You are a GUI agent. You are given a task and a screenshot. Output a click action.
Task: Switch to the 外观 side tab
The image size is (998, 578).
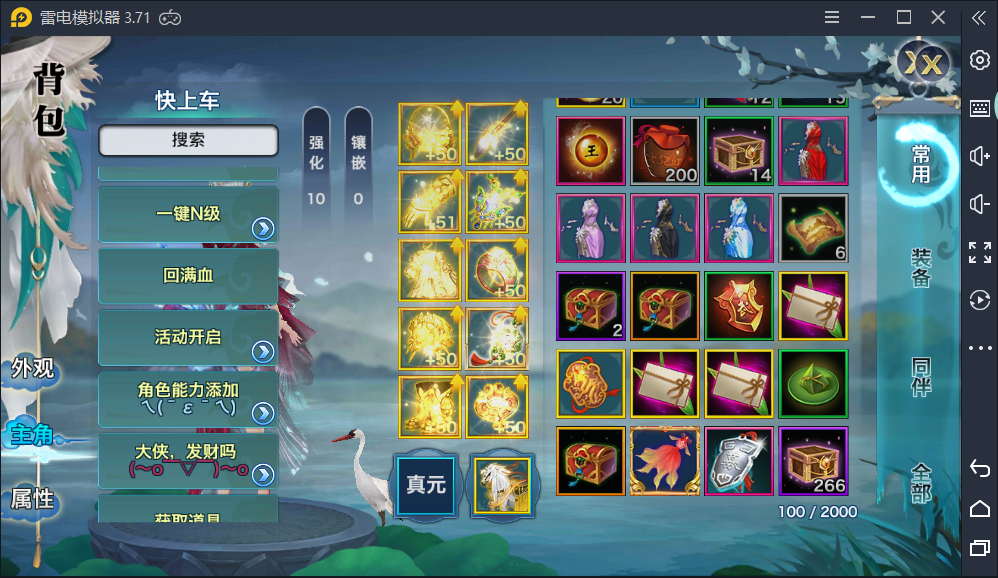32,369
